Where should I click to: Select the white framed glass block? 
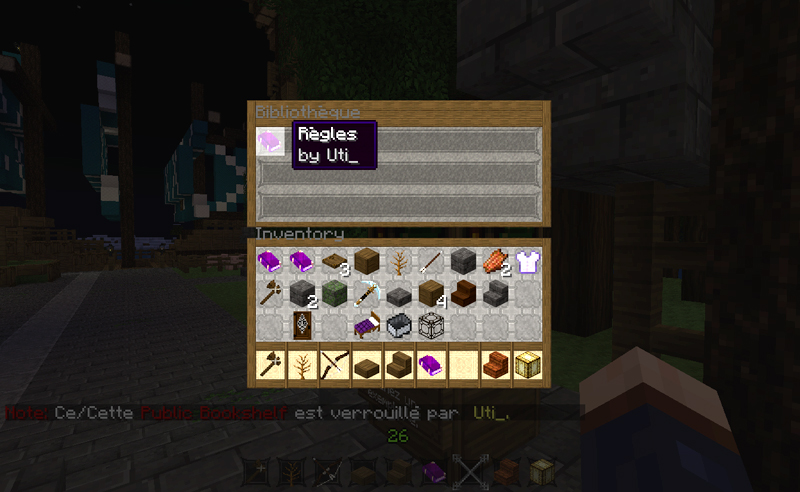pos(431,325)
